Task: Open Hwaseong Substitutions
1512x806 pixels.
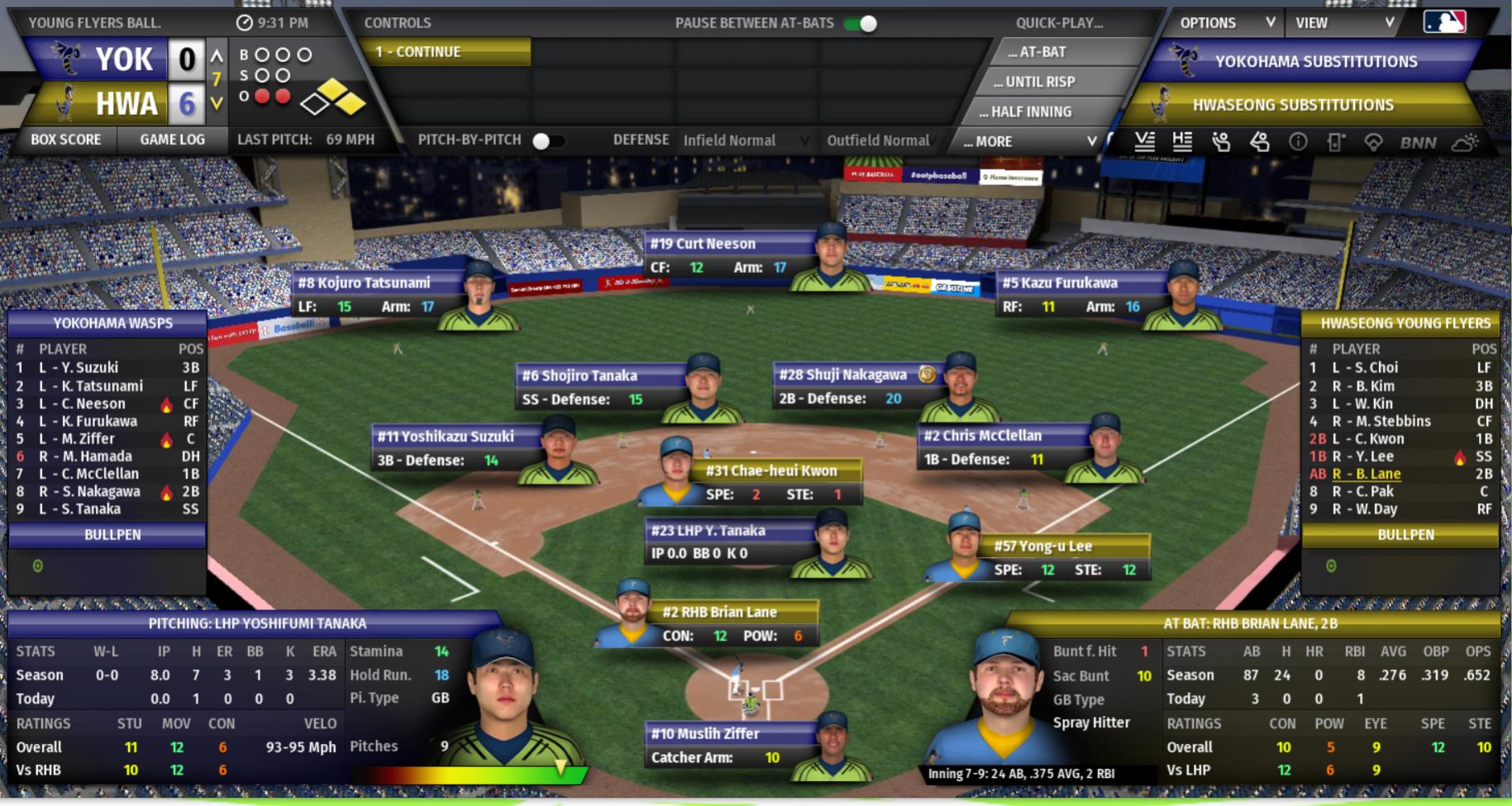Action: [x=1292, y=105]
